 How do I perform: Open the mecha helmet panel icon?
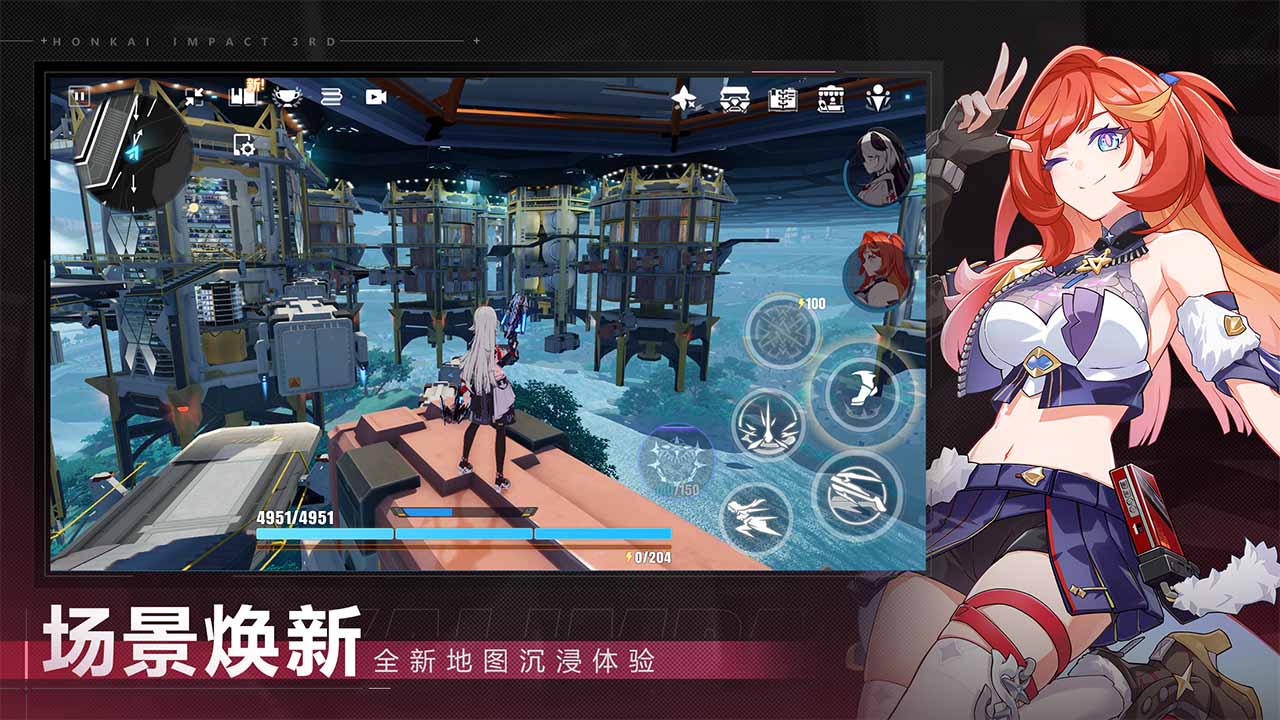735,99
